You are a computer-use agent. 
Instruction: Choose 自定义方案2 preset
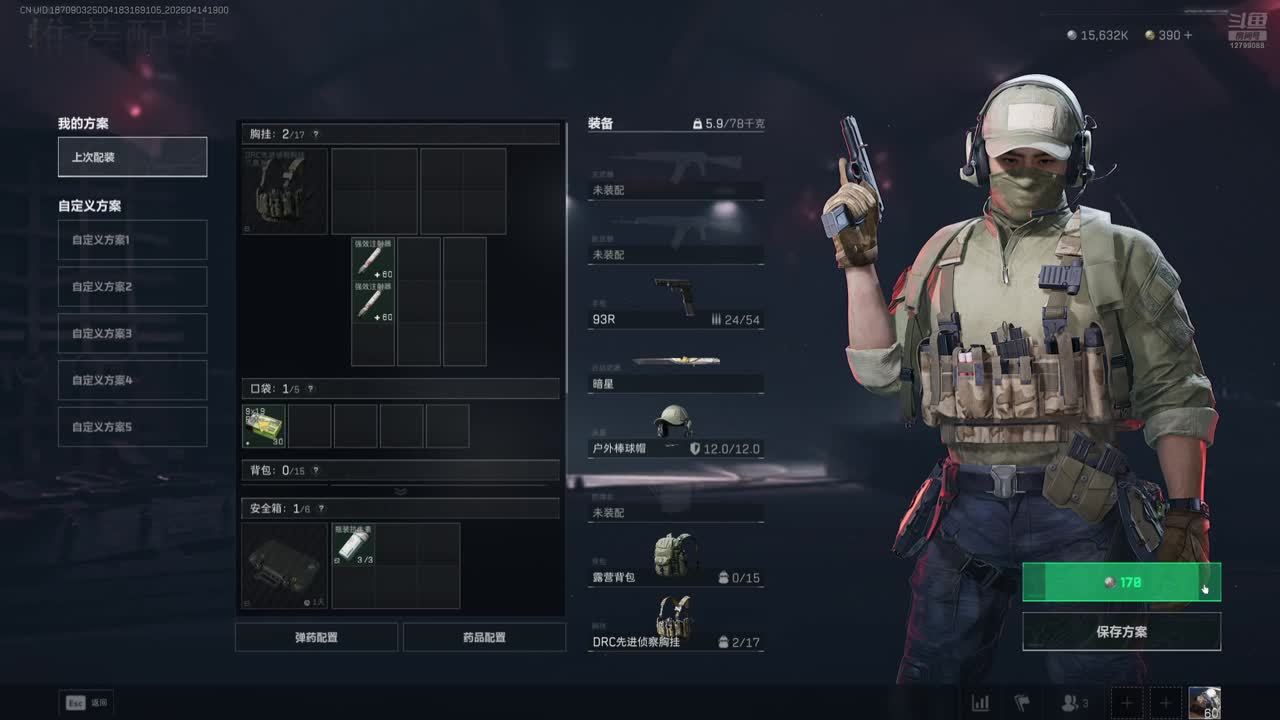(132, 287)
